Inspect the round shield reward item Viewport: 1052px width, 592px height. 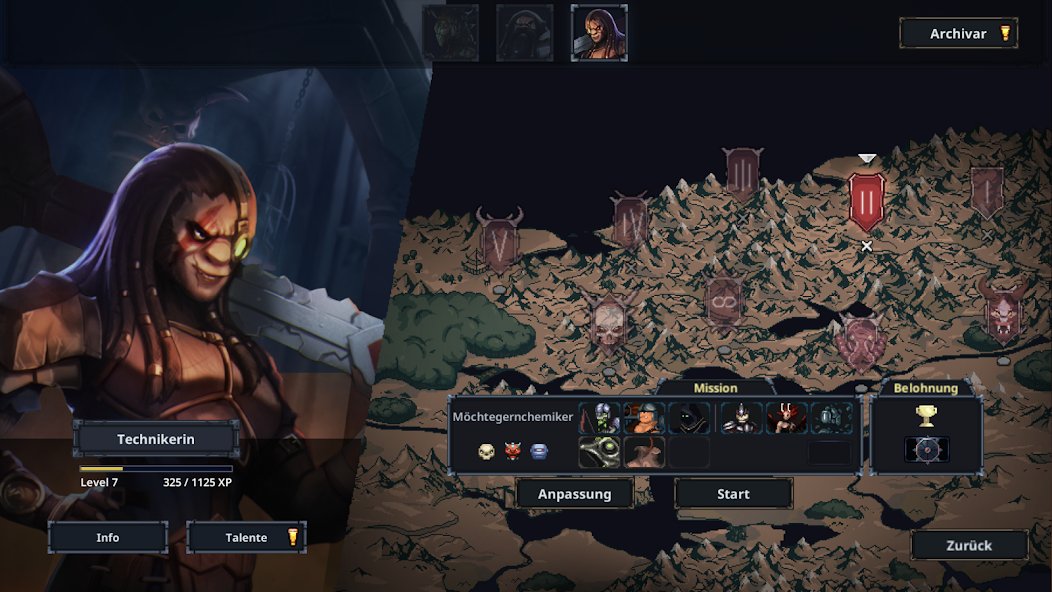(926, 450)
